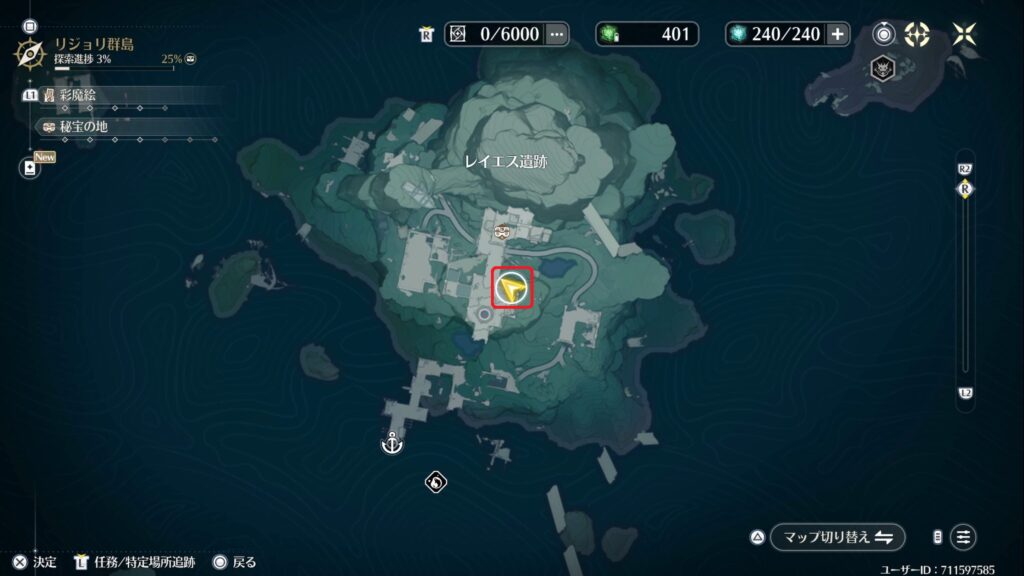Open the card icon marked New

pyautogui.click(x=31, y=167)
